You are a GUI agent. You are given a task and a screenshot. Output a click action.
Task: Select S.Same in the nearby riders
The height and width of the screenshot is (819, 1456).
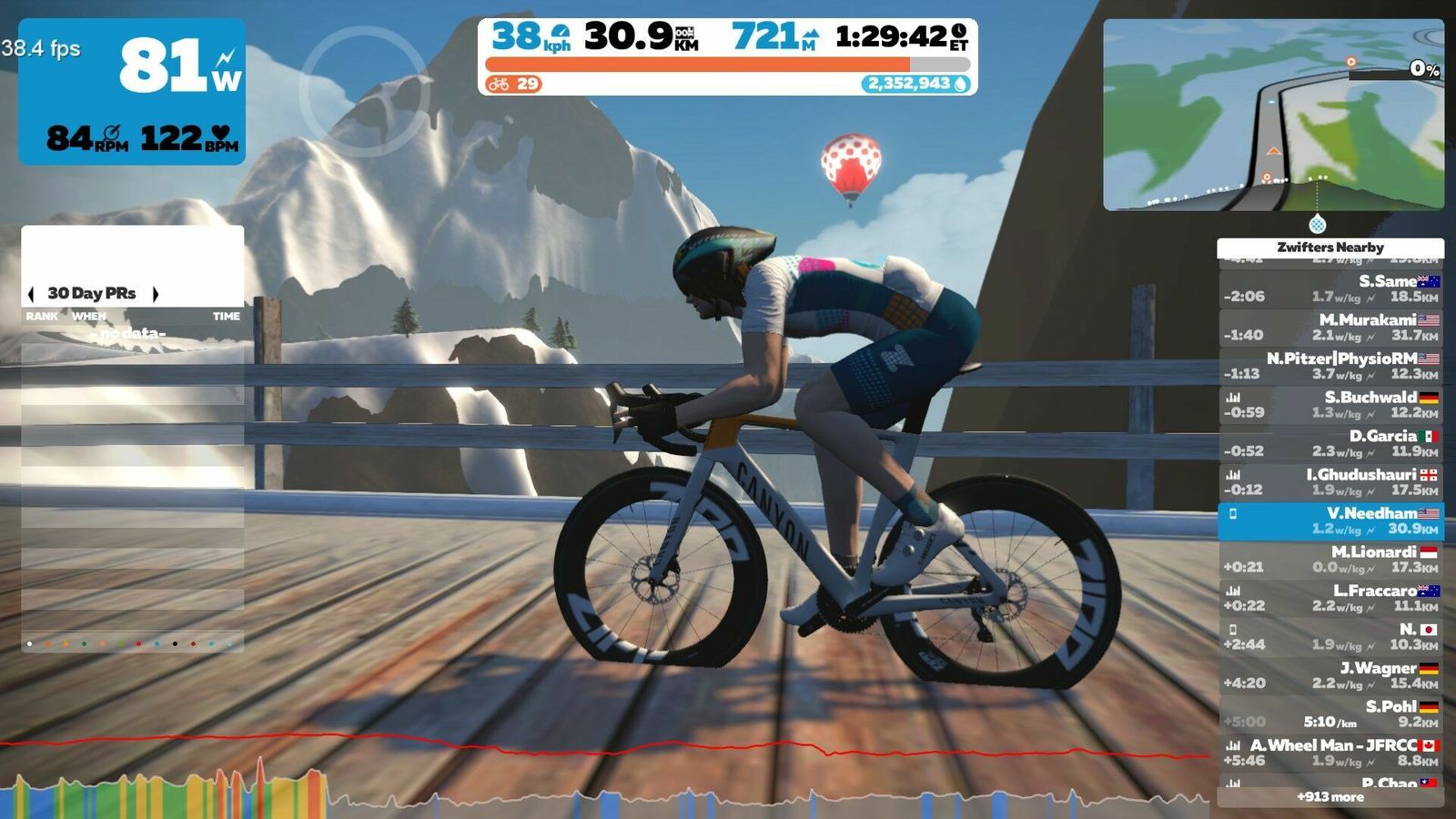tap(1330, 288)
